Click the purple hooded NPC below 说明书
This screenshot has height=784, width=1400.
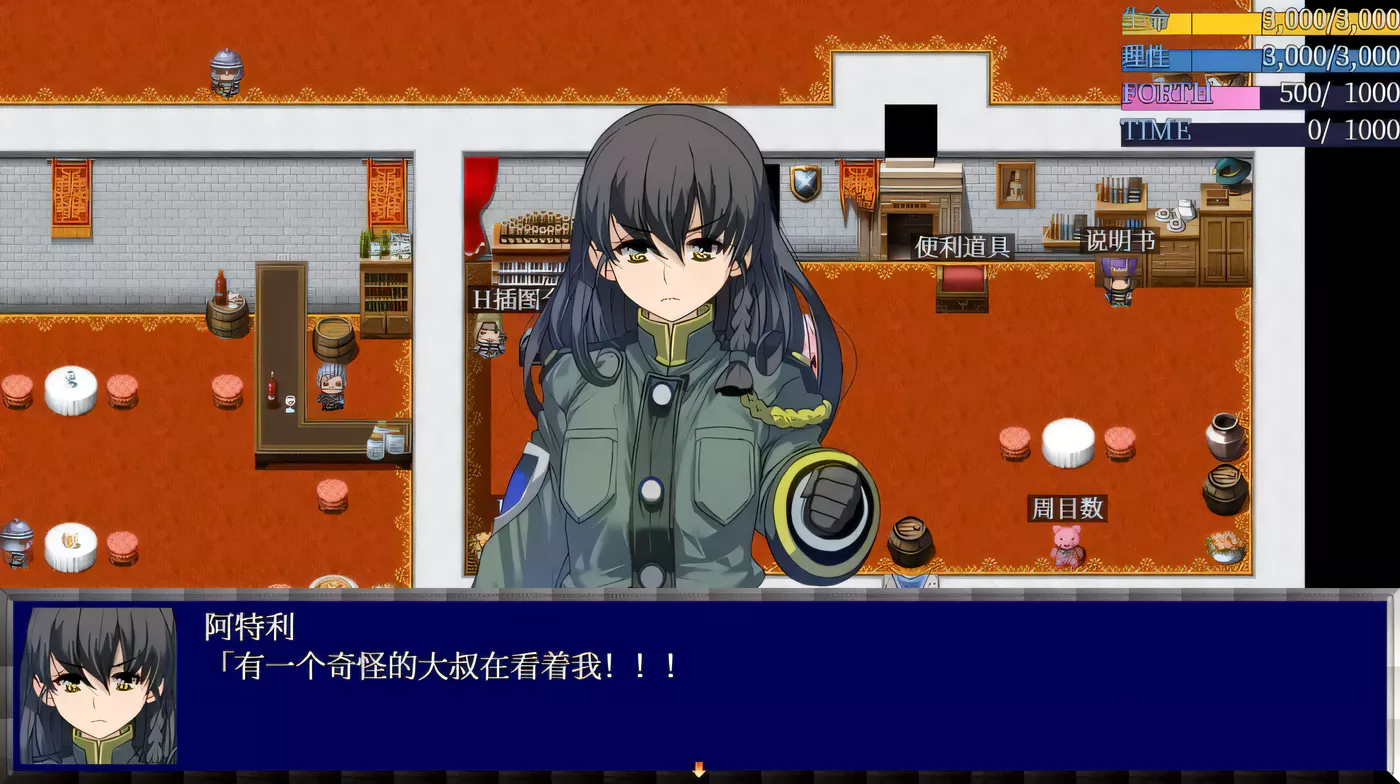coord(1120,285)
